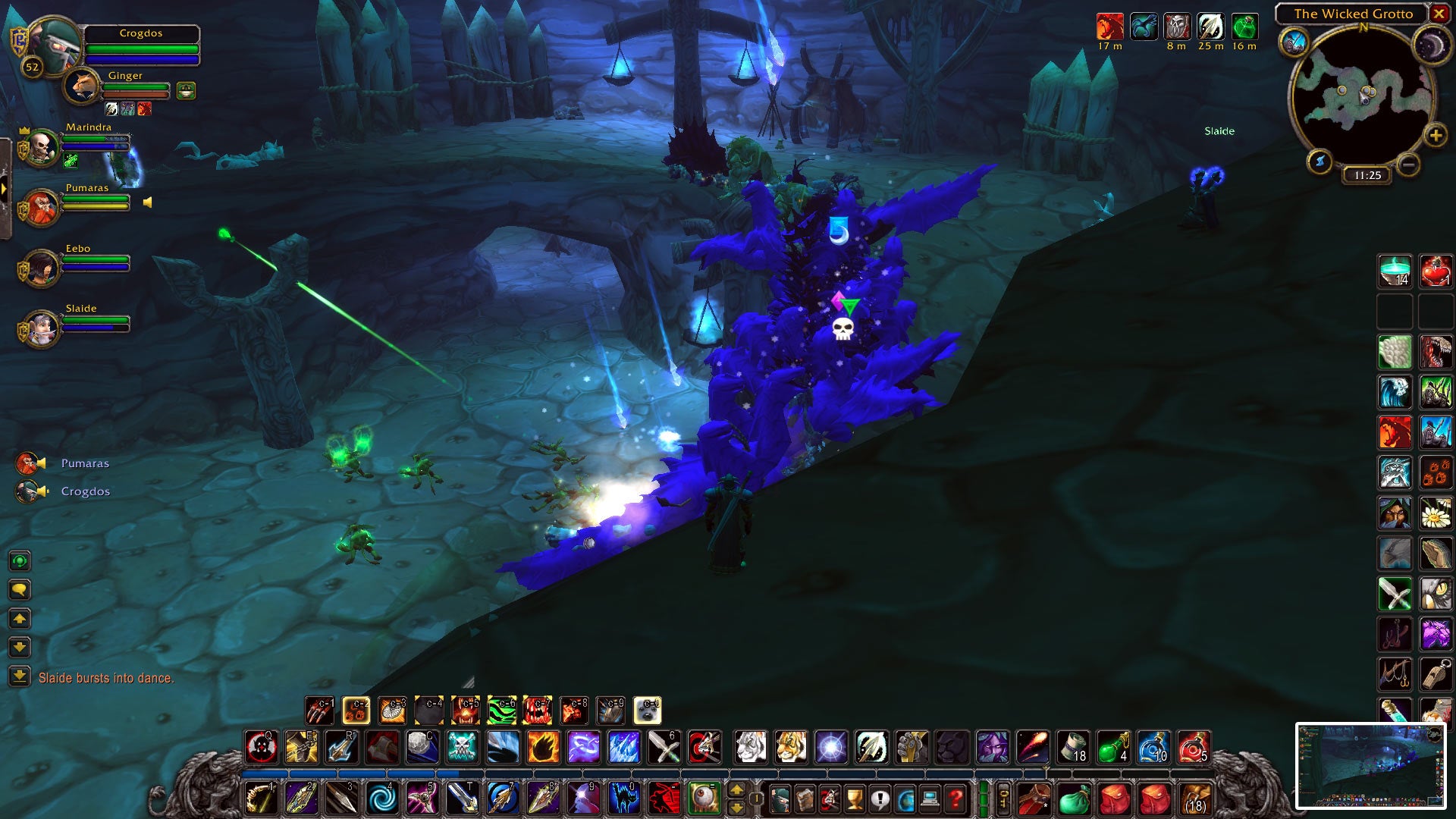The image size is (1456, 819).
Task: Open the LFG computer icon in the micro menu
Action: (929, 797)
